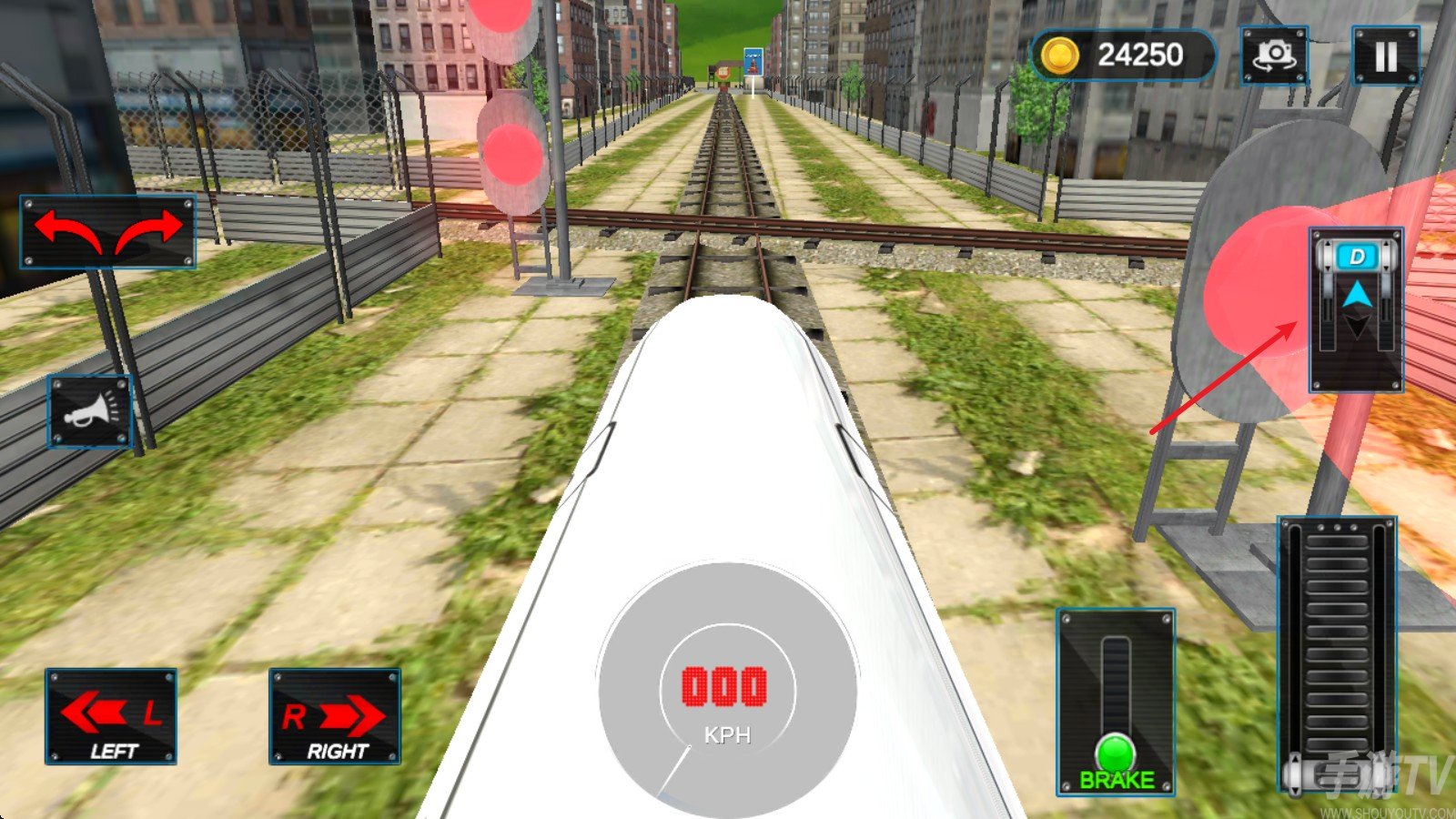Sound the train horn

[x=90, y=411]
